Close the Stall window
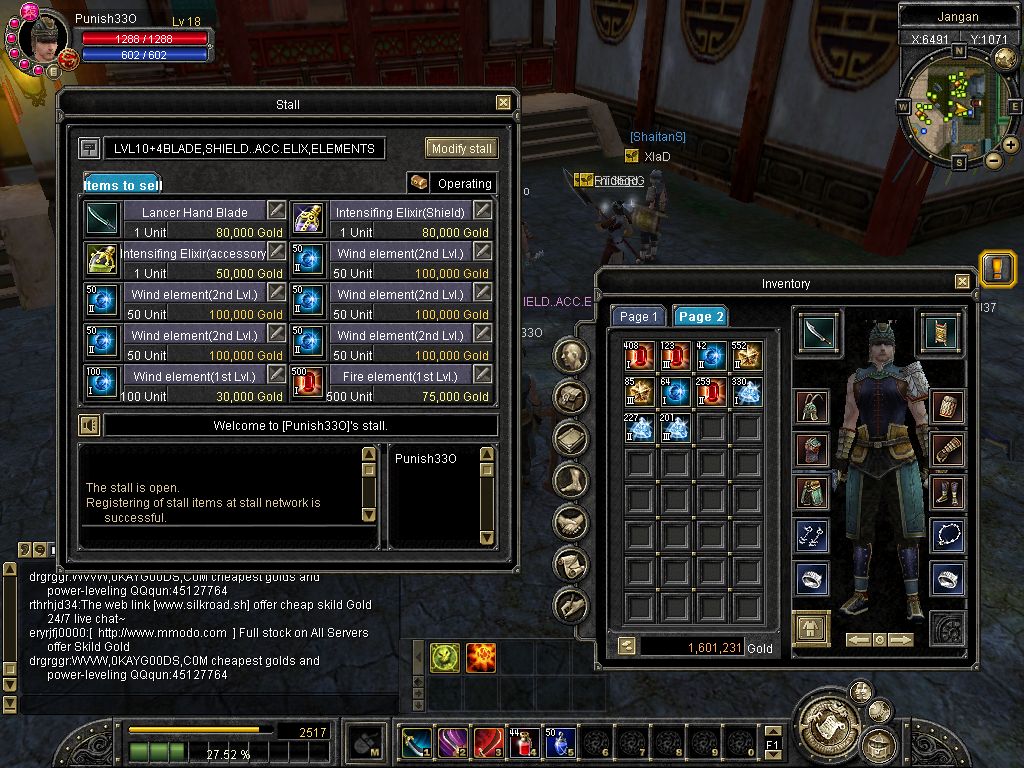This screenshot has width=1024, height=768. 503,103
